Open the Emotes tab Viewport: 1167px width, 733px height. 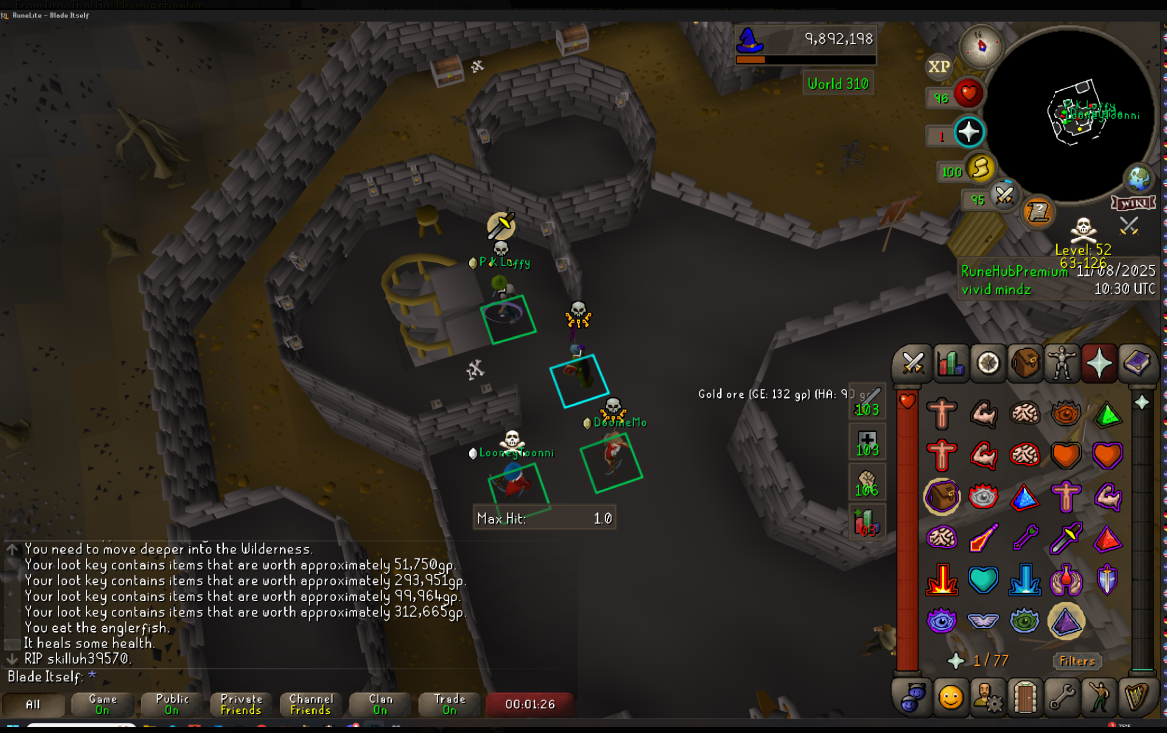tap(1099, 696)
